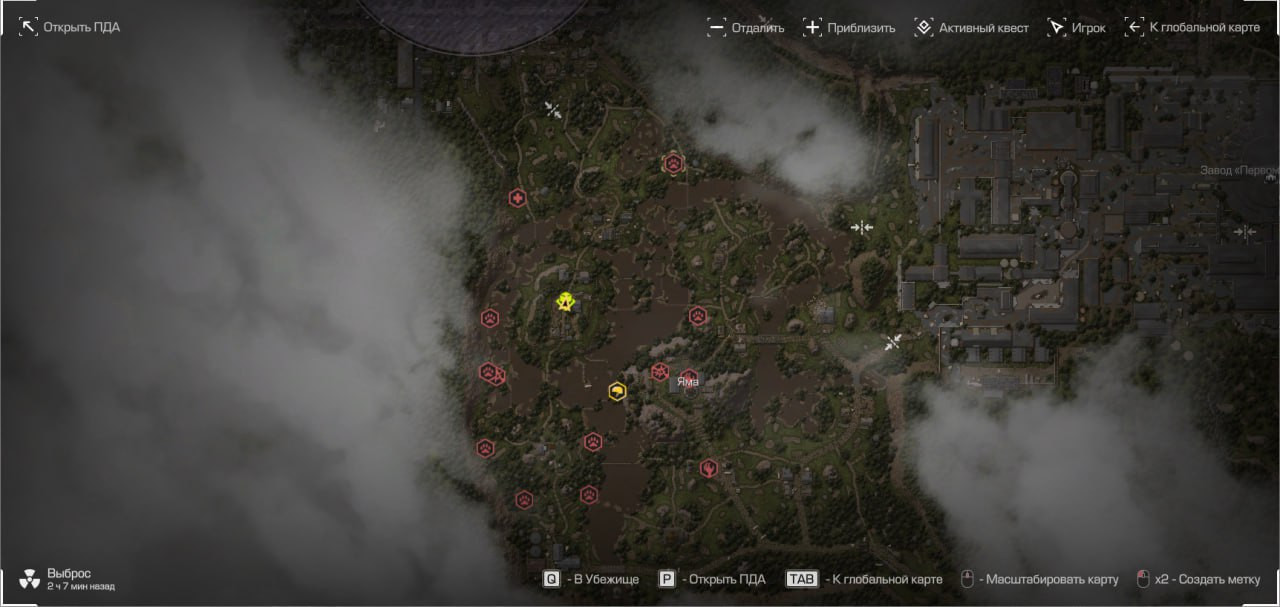Viewport: 1280px width, 607px height.
Task: Jump to the Активный квест marker
Action: 971,28
